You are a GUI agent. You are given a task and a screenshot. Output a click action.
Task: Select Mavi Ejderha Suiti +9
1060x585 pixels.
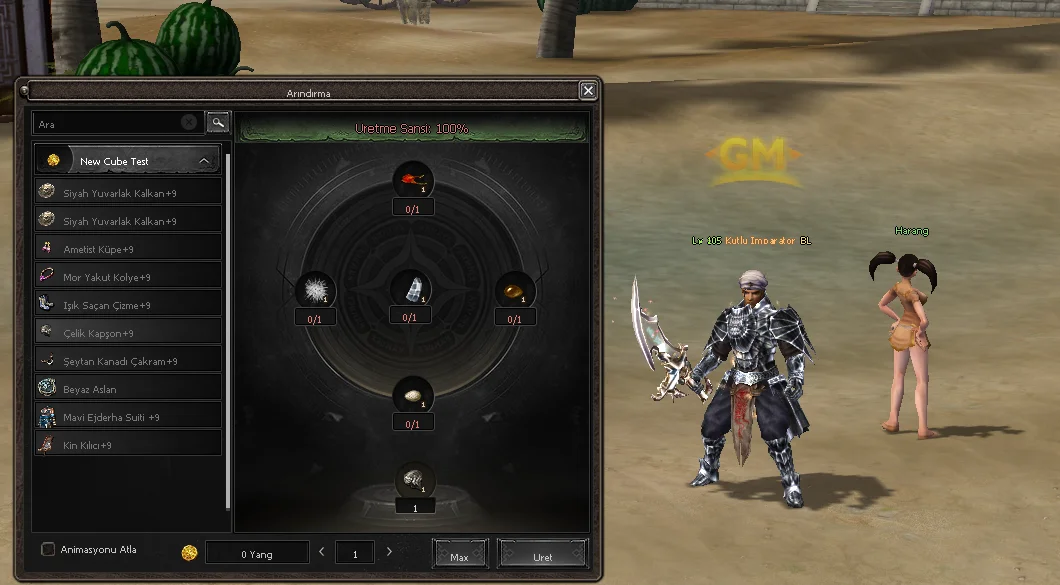click(x=128, y=417)
